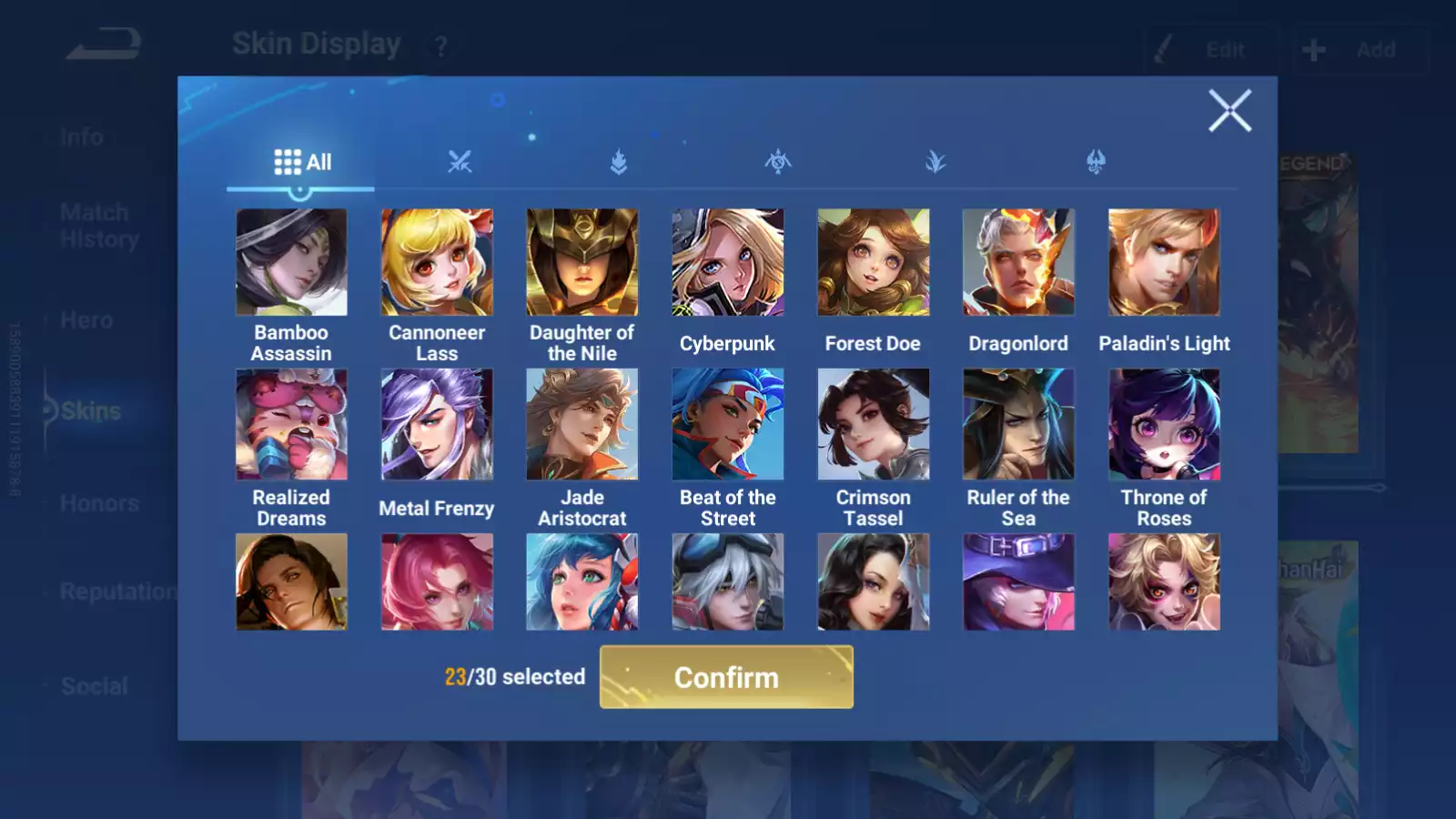Select the Realized Dreams skin
Screen dimensions: 1456x819
pyautogui.click(x=291, y=424)
